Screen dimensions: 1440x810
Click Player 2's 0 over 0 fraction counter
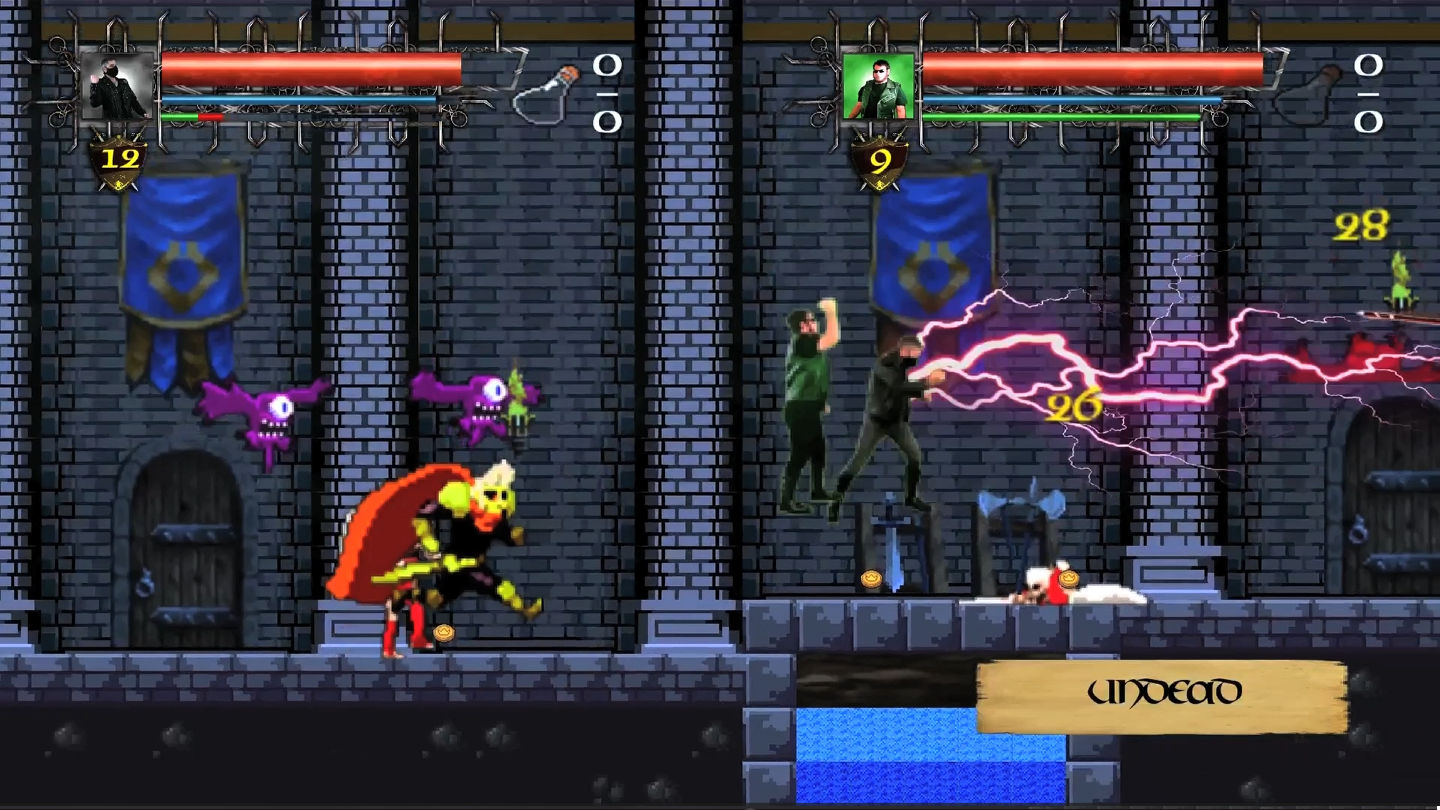point(1367,95)
